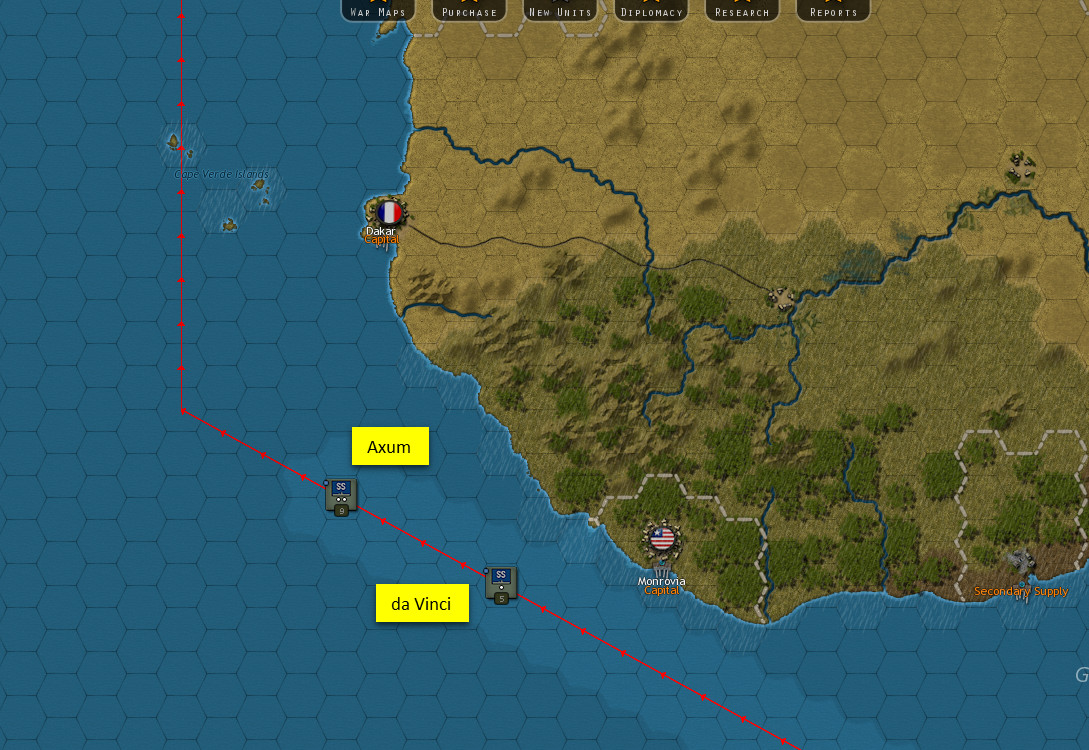This screenshot has height=750, width=1089.
Task: Select the da Vinci submarine unit
Action: coord(501,582)
